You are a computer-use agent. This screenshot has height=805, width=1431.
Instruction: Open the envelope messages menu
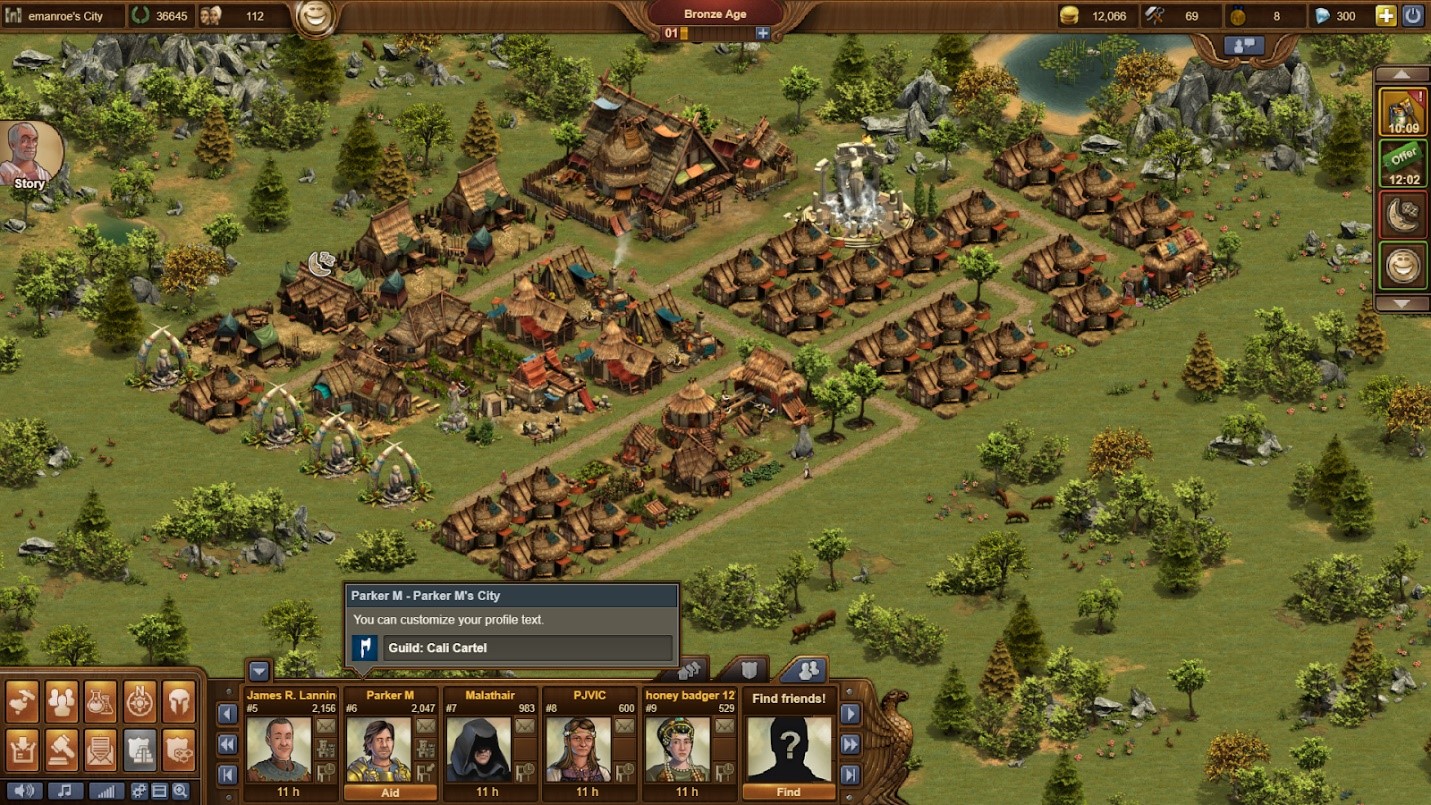click(101, 748)
